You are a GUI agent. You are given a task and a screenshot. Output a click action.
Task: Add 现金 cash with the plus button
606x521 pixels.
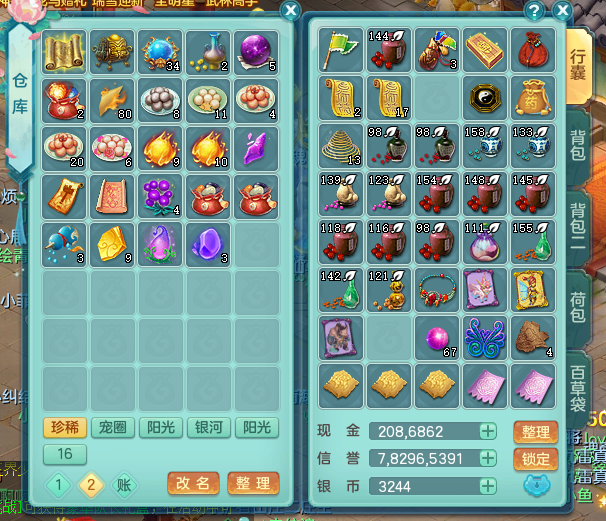(487, 432)
